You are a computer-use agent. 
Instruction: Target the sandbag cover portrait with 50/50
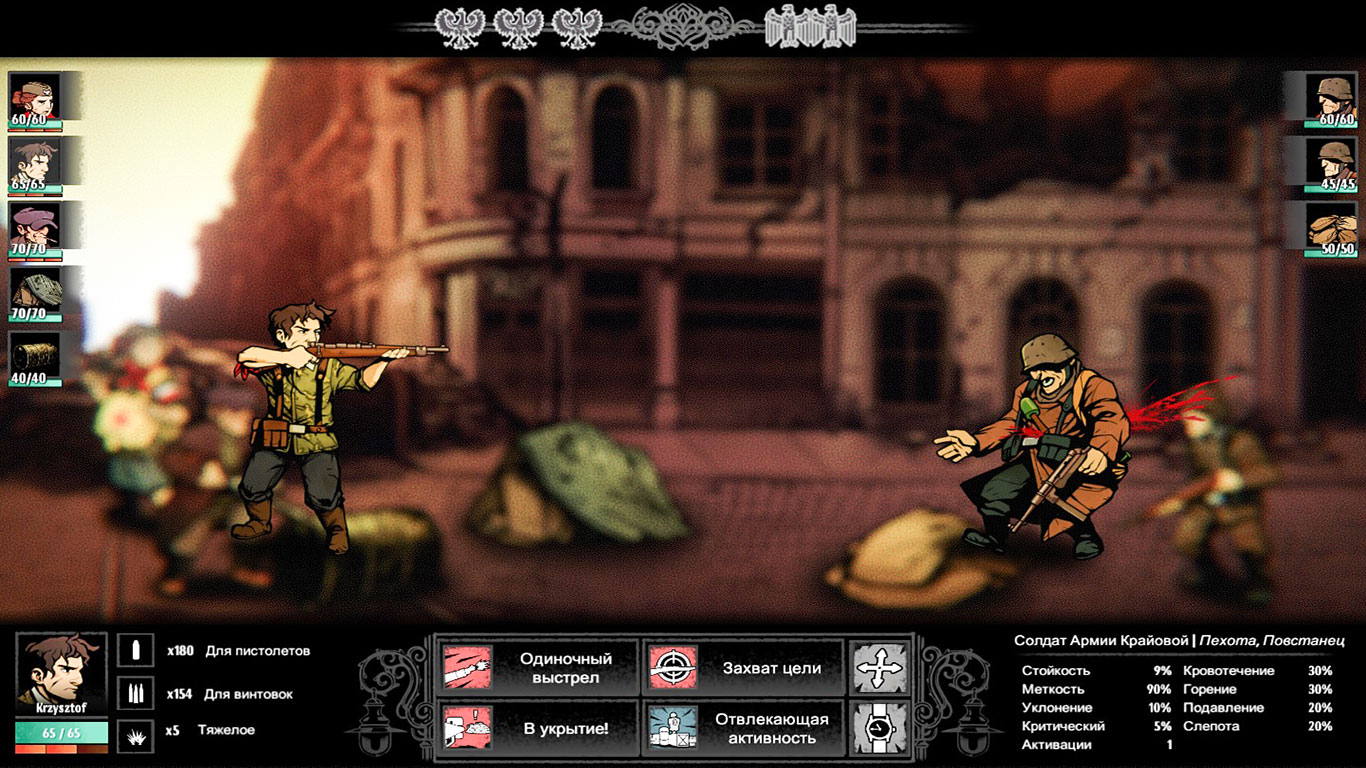point(1335,226)
